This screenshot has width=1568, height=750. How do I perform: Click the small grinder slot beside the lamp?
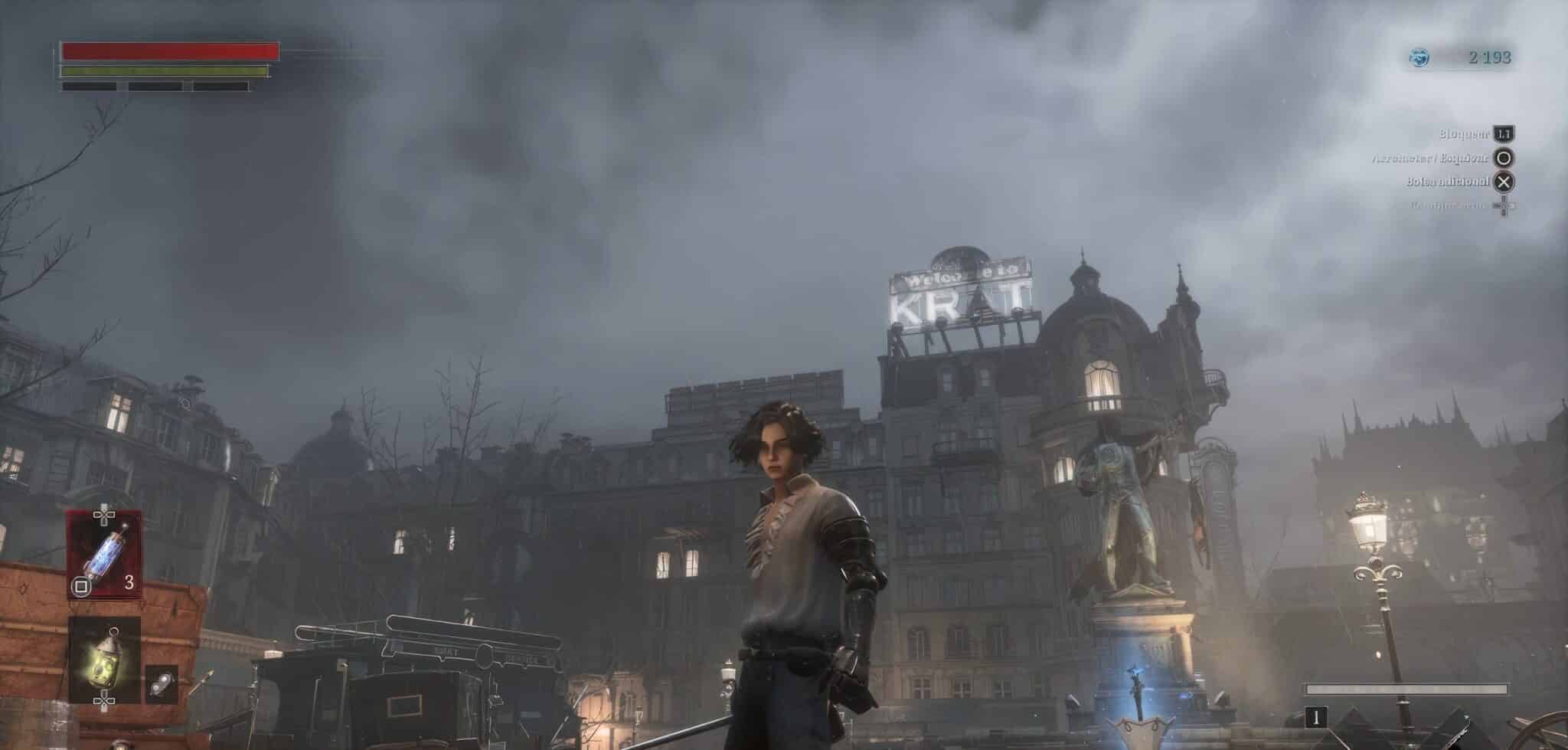pyautogui.click(x=162, y=684)
